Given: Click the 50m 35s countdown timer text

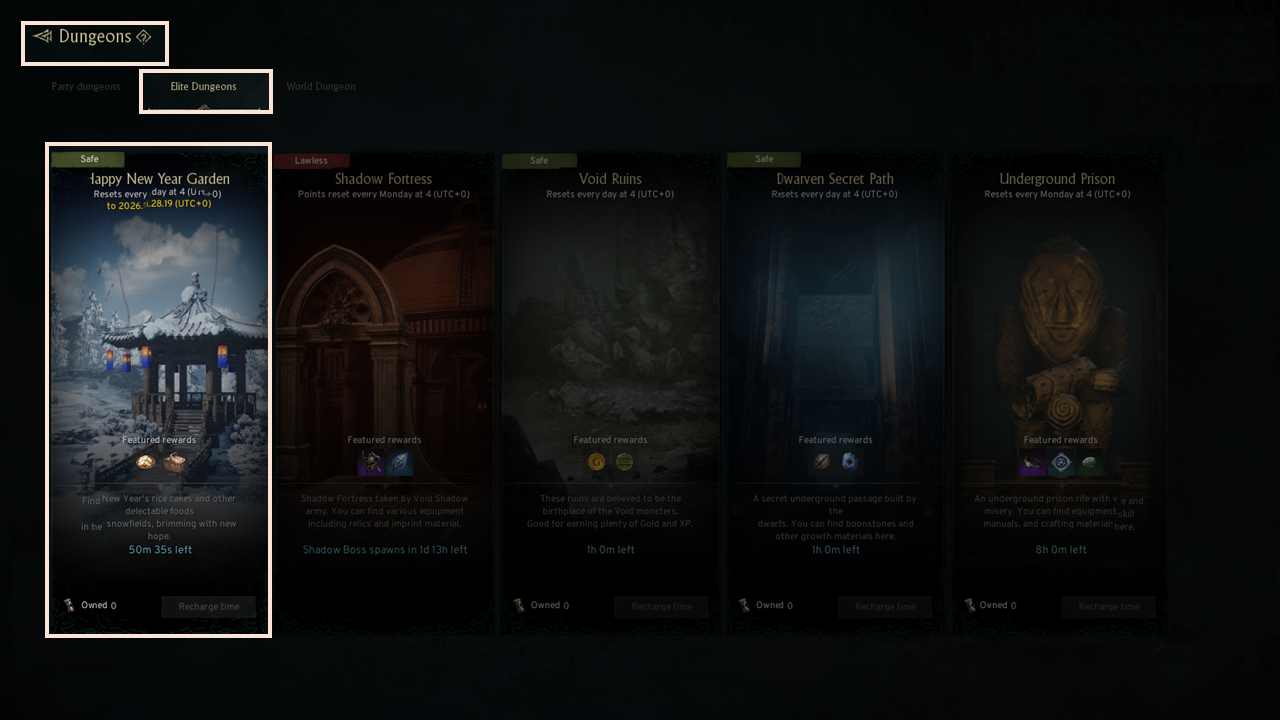Looking at the screenshot, I should click(158, 549).
